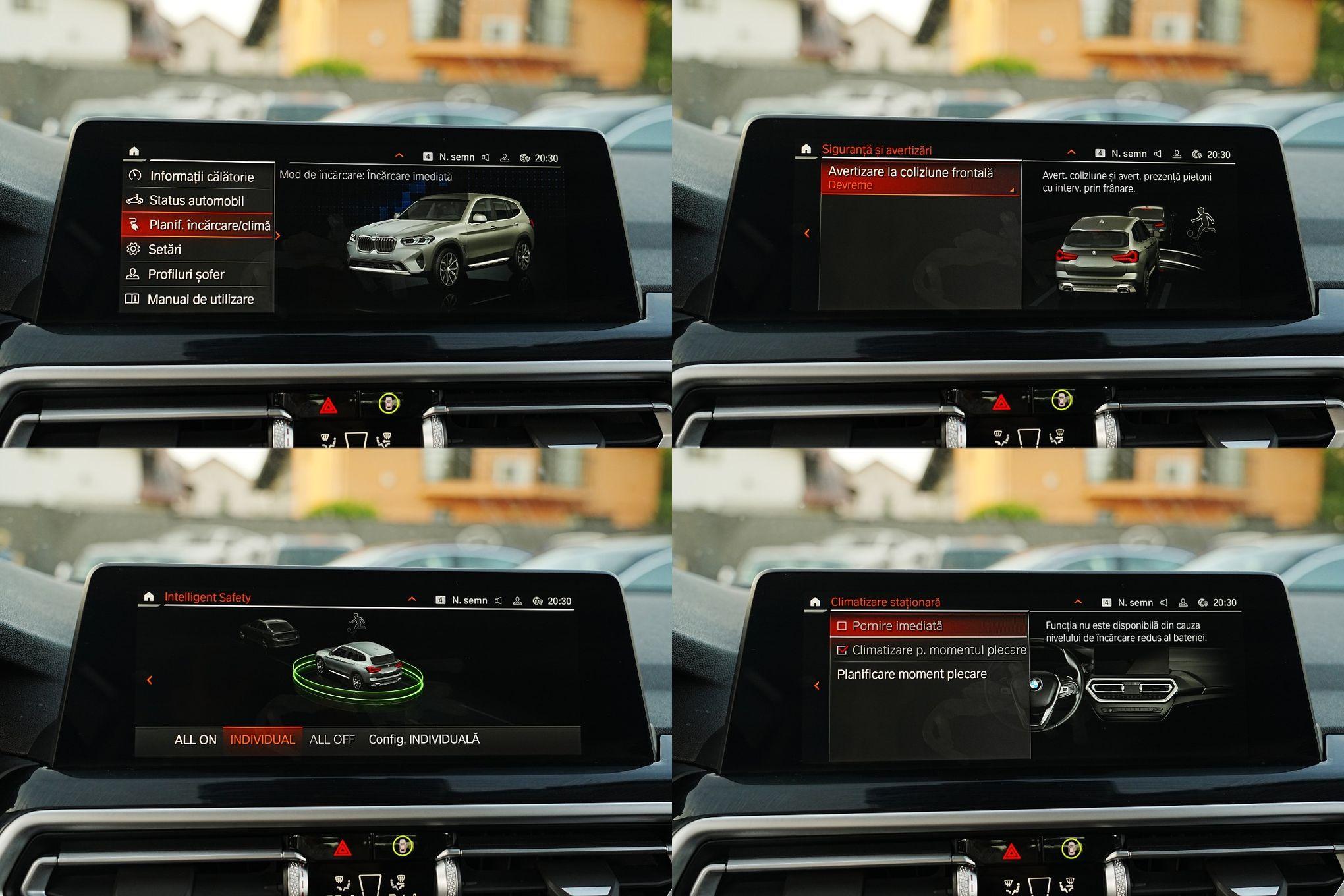The width and height of the screenshot is (1344, 896).
Task: Tap home icon next to Climatizare staționară
Action: click(815, 602)
